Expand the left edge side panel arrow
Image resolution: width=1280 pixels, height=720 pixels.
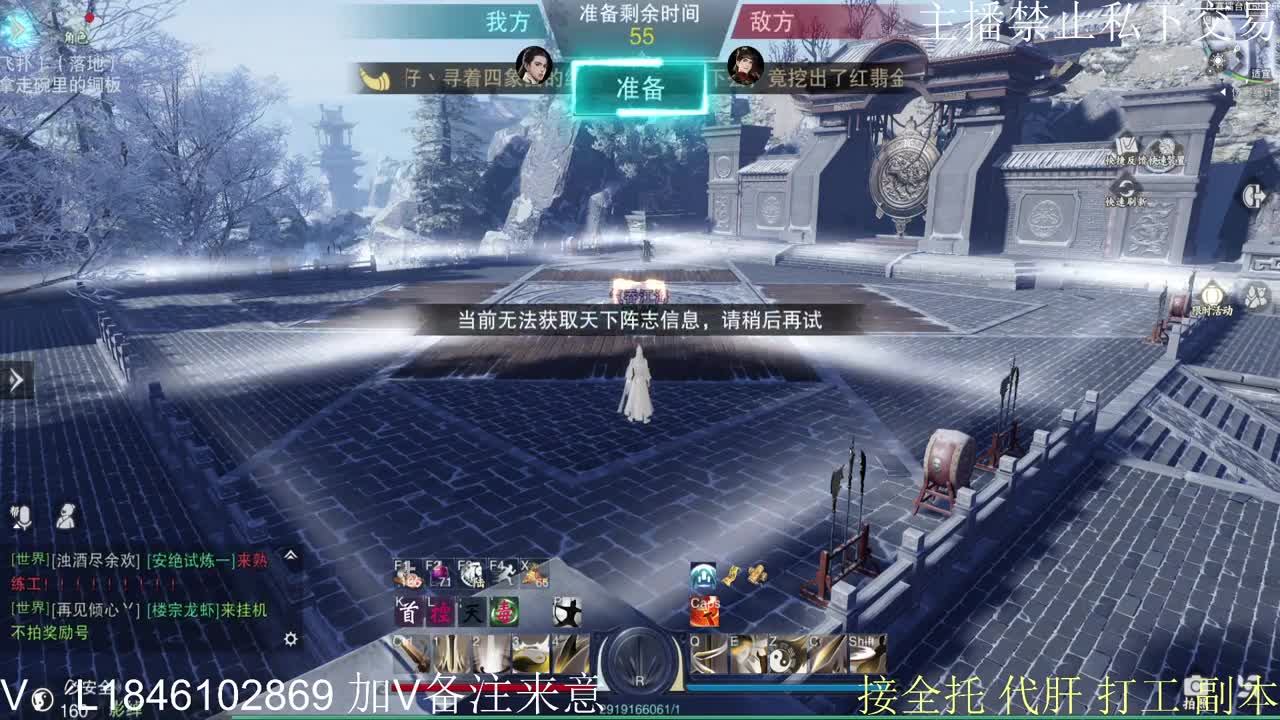click(14, 380)
